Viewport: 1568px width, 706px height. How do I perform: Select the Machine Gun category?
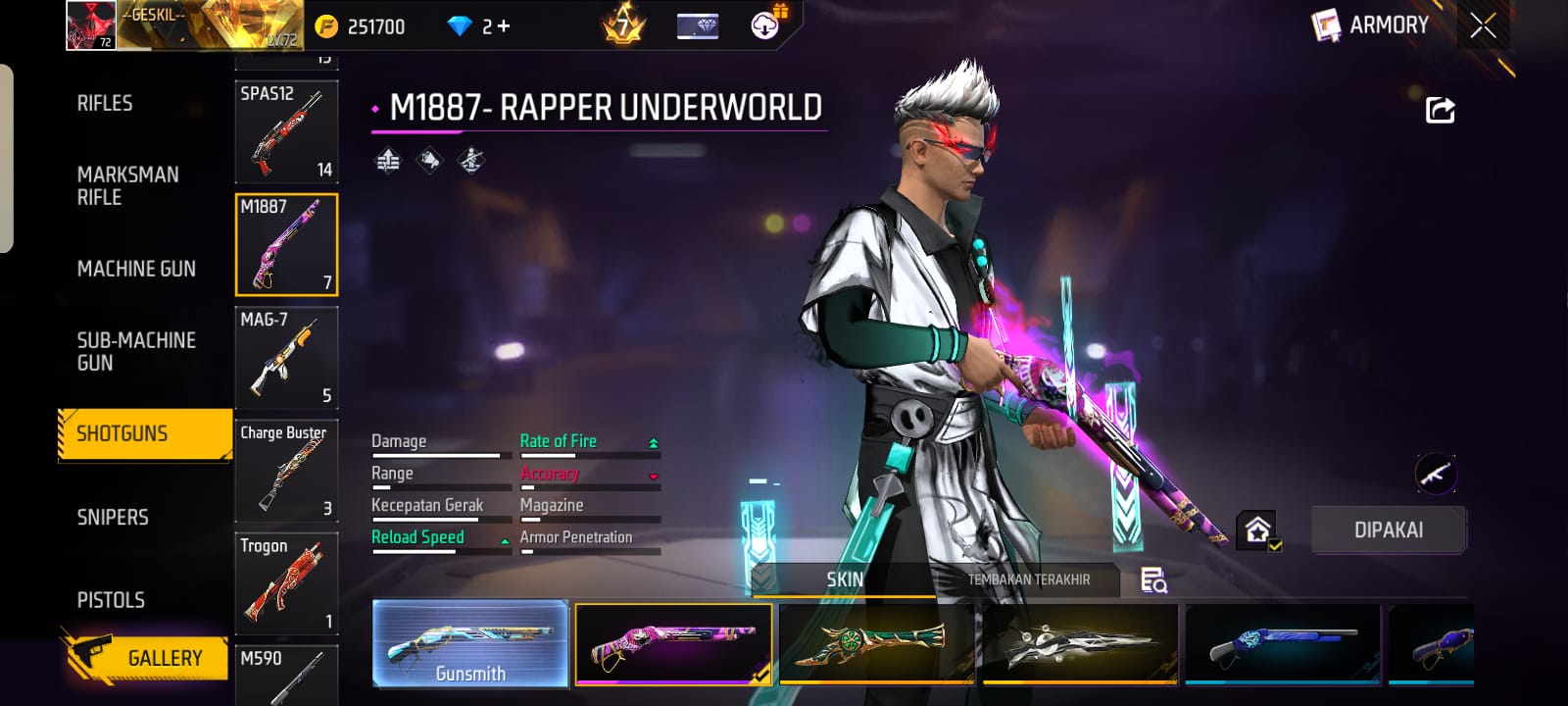click(x=136, y=269)
